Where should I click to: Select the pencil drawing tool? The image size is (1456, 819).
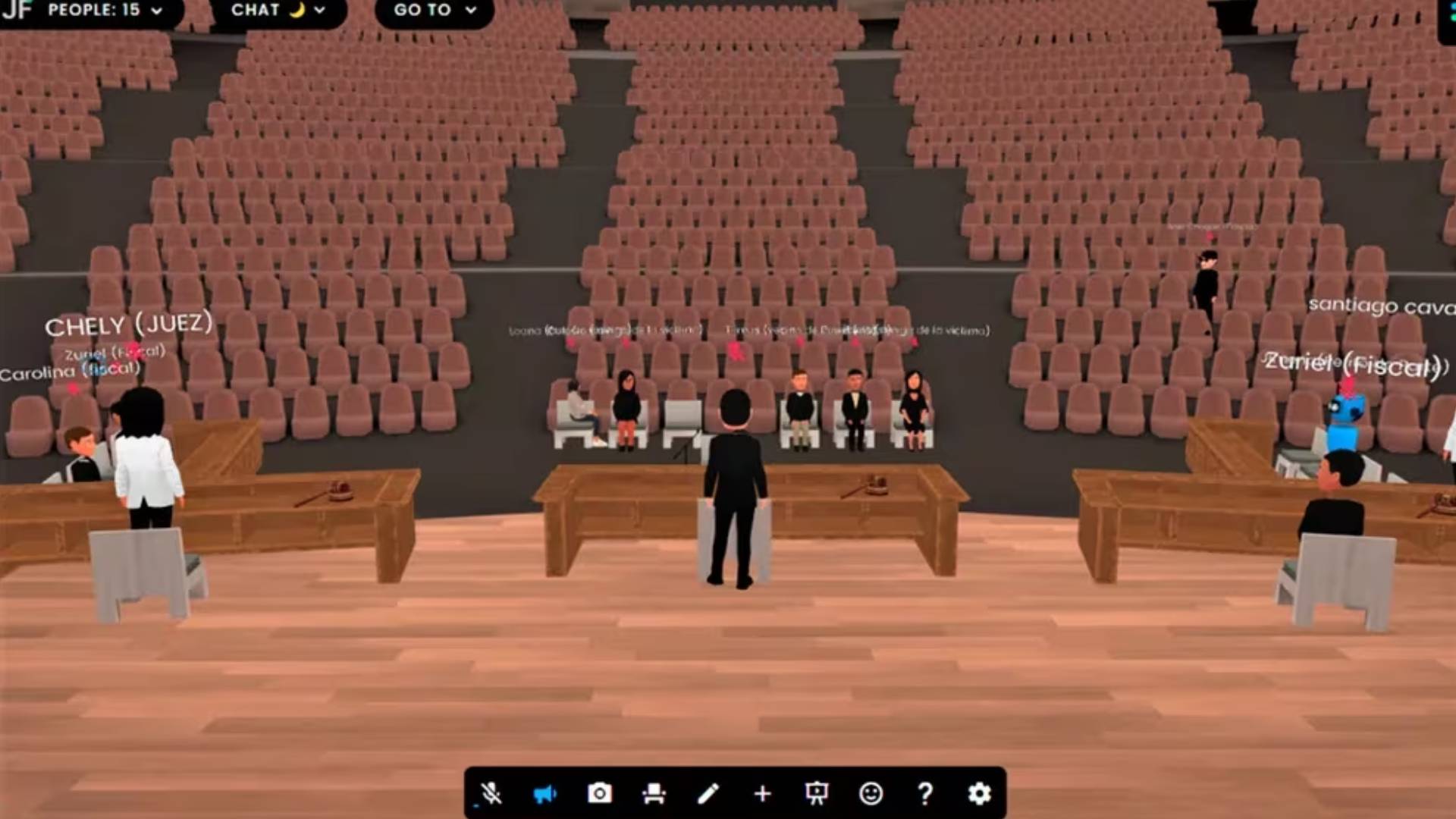tap(709, 793)
